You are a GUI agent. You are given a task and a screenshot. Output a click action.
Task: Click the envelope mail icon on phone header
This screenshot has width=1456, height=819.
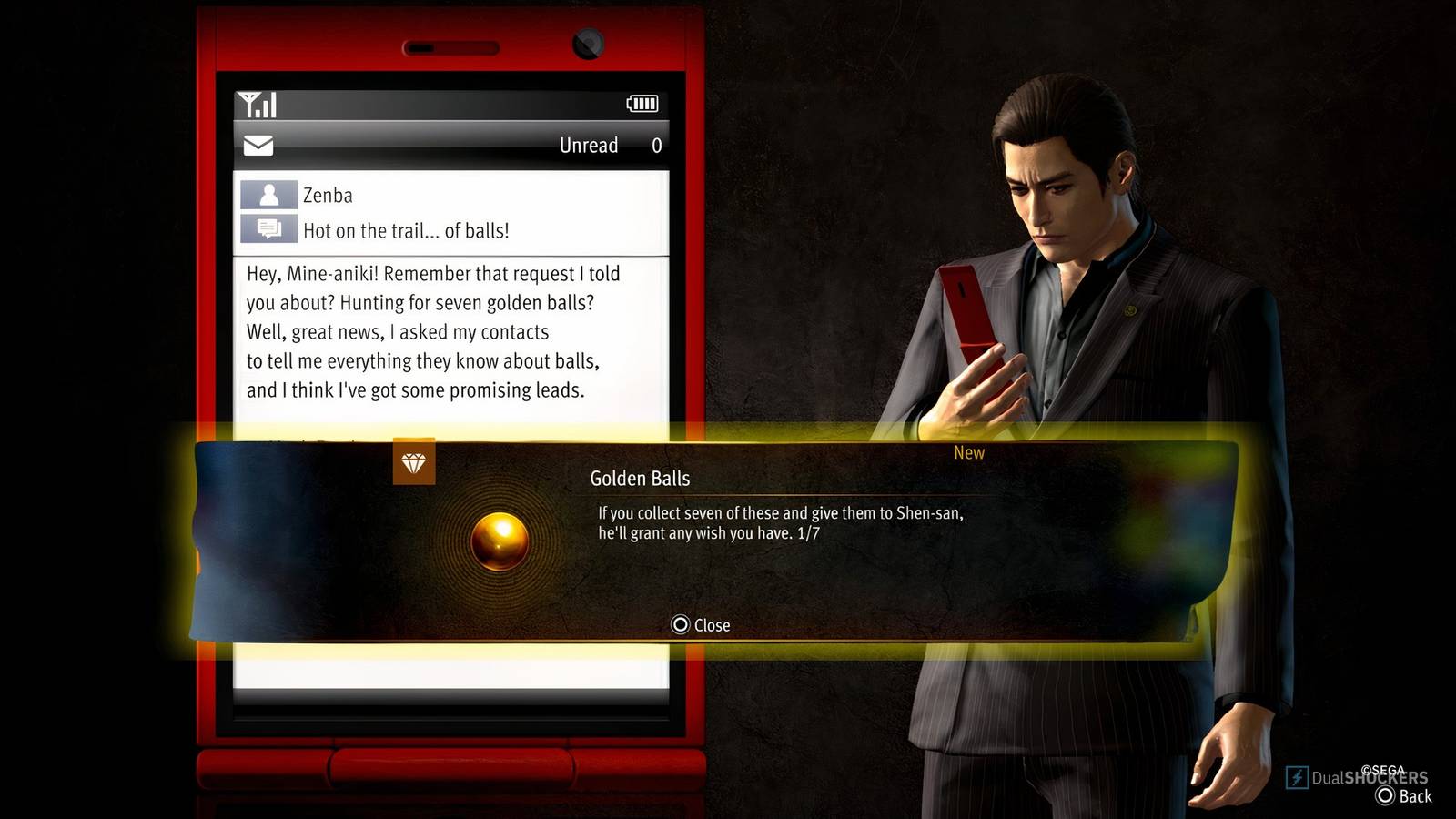[258, 144]
